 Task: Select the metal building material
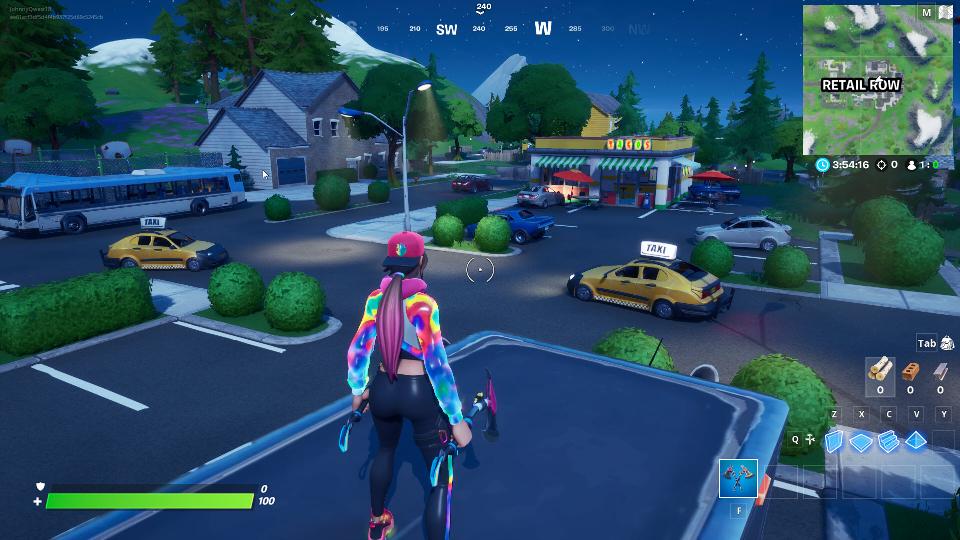pos(939,371)
